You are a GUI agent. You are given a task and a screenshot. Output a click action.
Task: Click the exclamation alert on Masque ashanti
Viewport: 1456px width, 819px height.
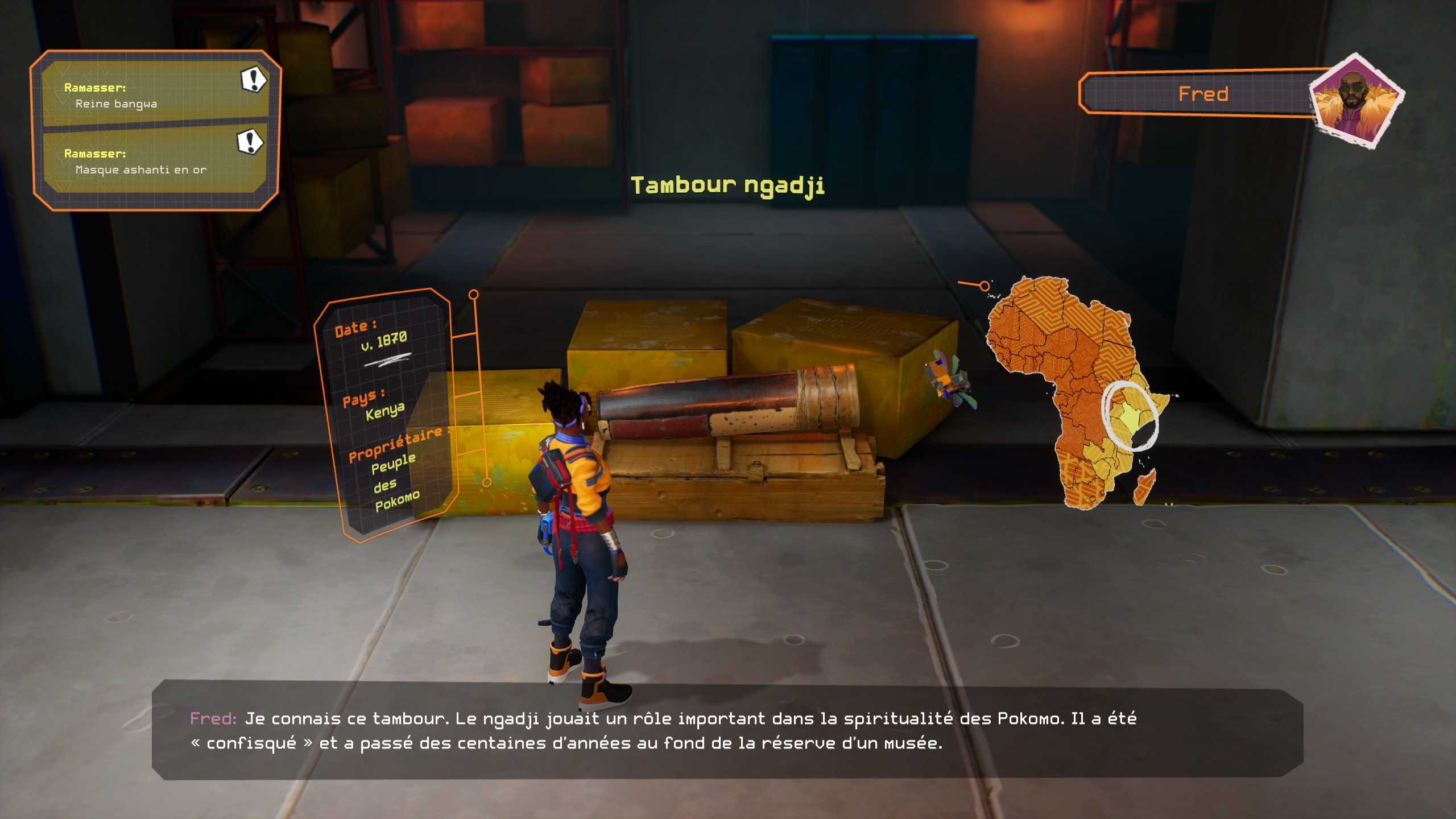coord(250,142)
